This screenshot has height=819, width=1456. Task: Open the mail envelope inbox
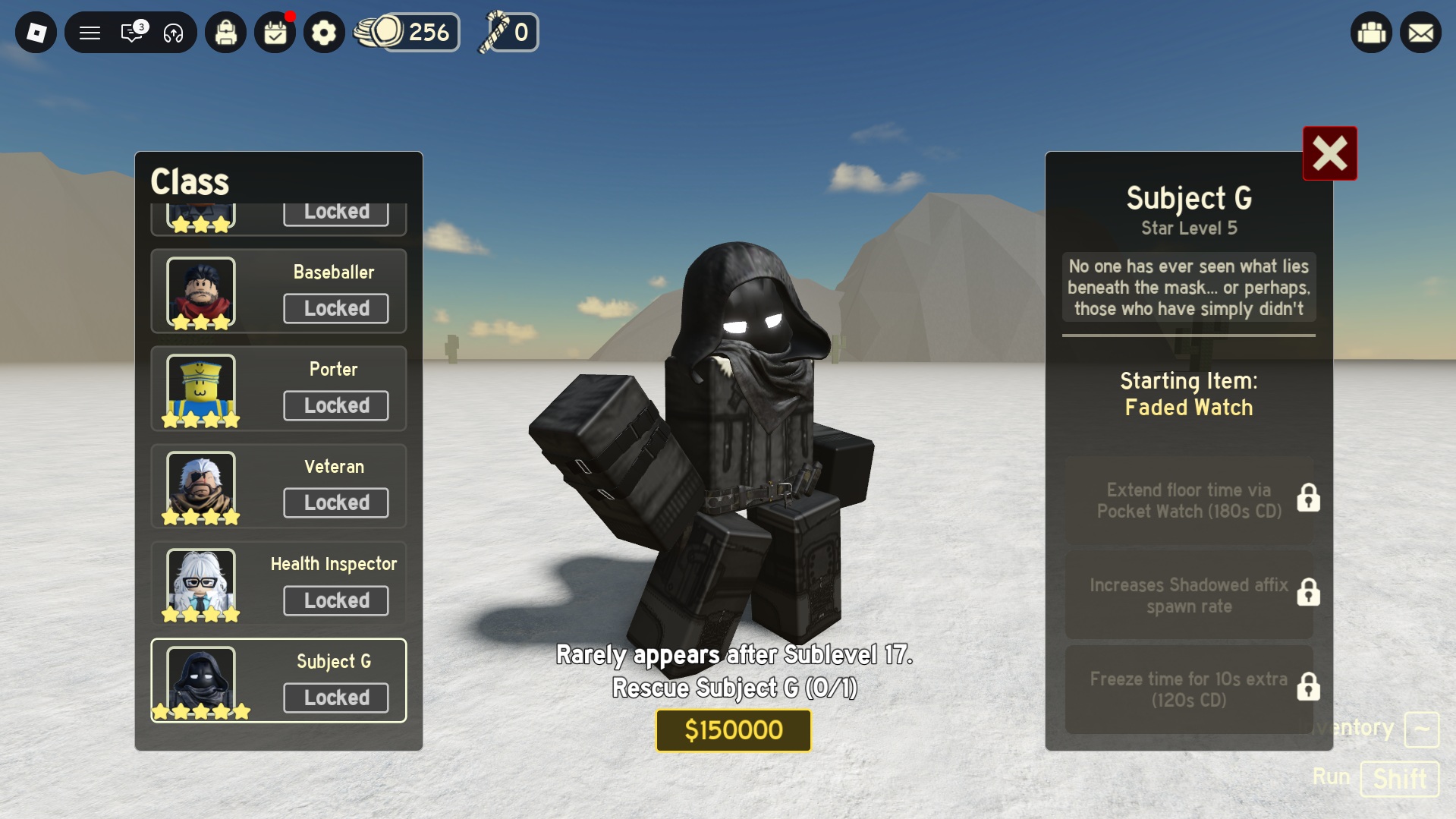[x=1420, y=33]
